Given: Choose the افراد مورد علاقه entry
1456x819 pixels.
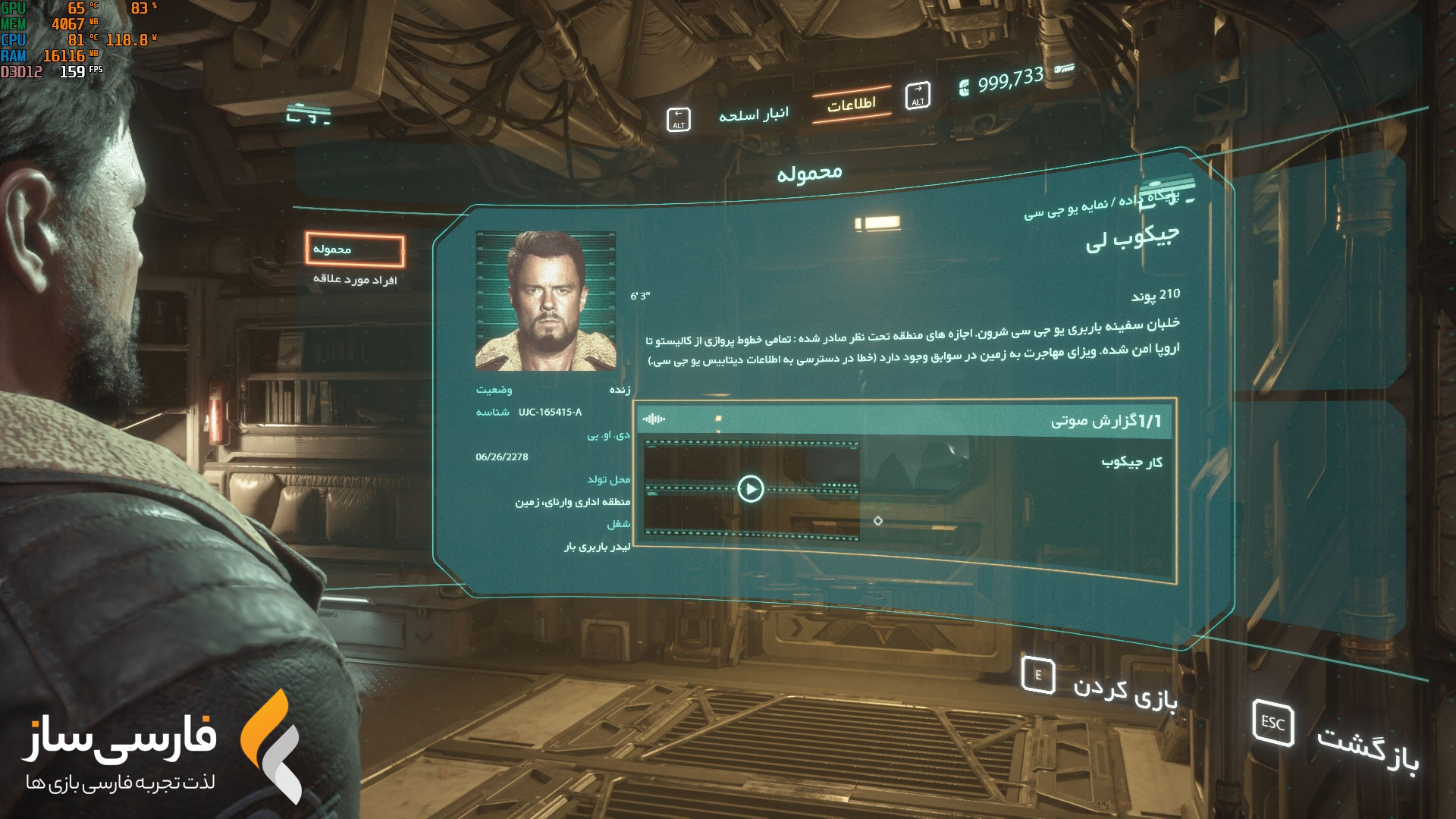Looking at the screenshot, I should pos(355,280).
